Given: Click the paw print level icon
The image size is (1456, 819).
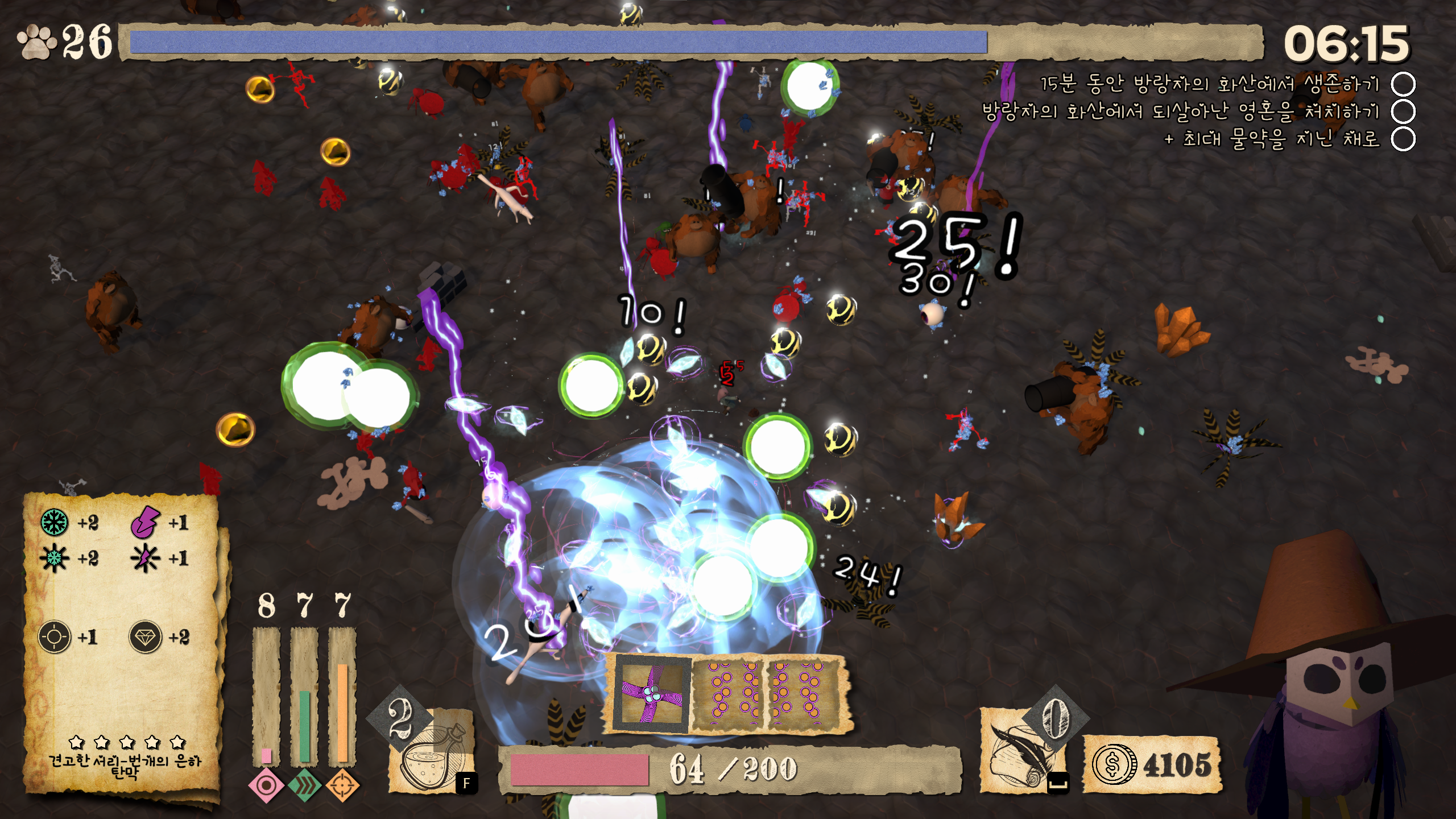Looking at the screenshot, I should click(36, 42).
